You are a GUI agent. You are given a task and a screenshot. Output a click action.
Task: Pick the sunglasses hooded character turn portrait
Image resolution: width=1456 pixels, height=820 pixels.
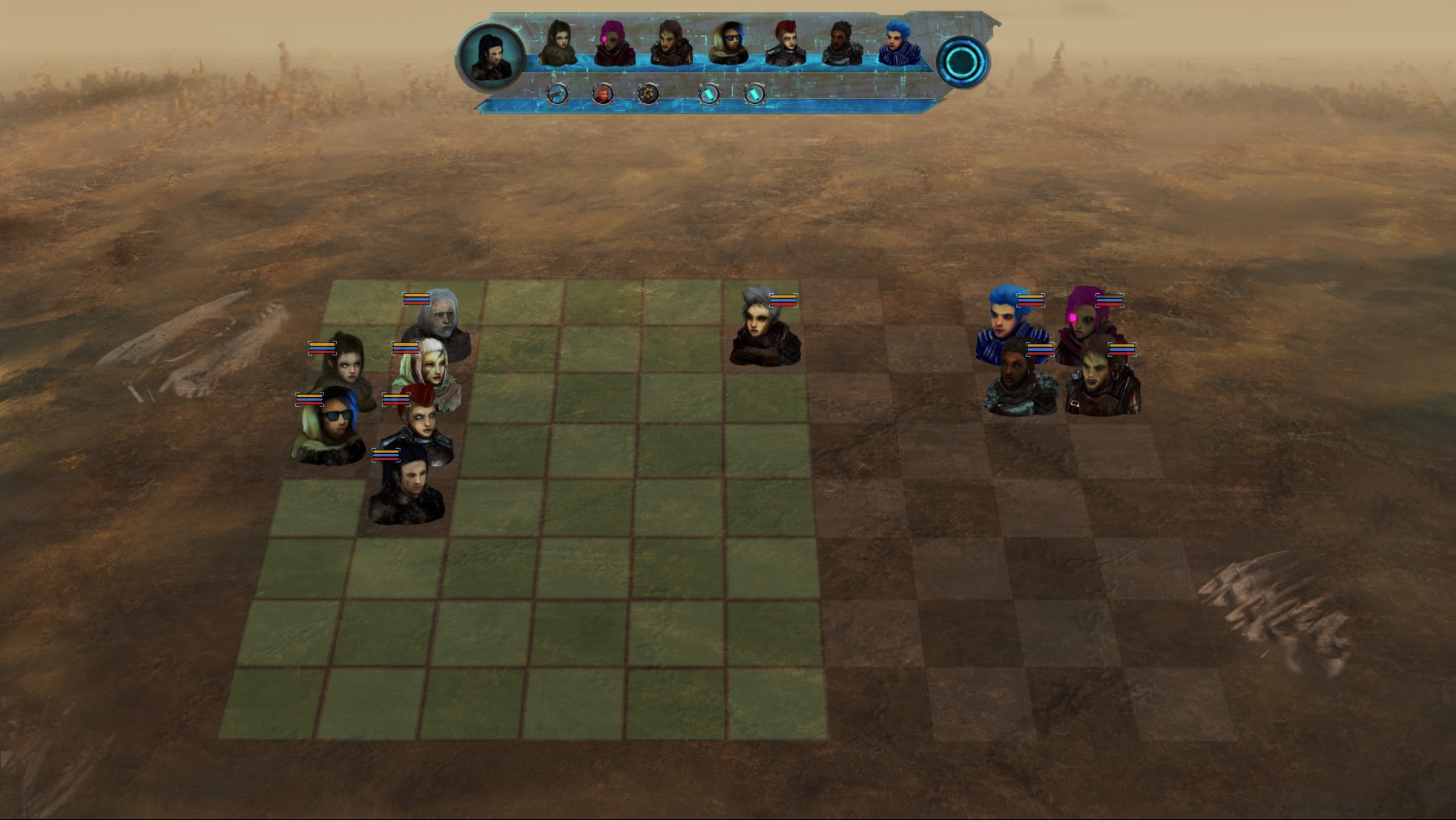(728, 43)
